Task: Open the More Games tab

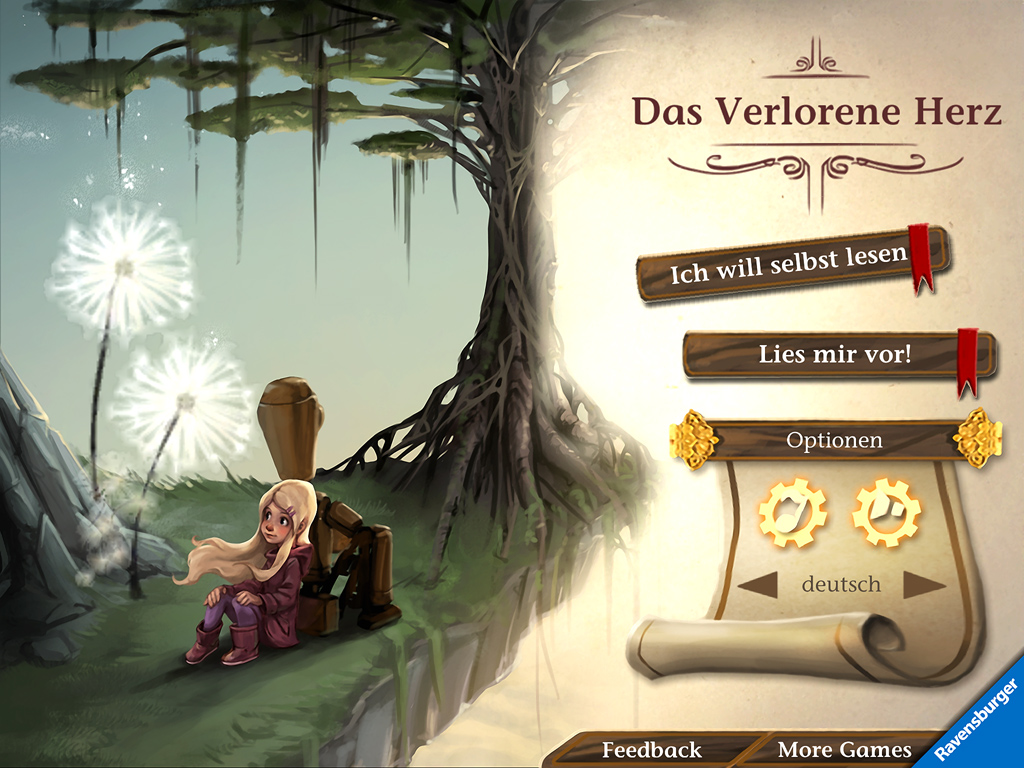Action: [844, 750]
